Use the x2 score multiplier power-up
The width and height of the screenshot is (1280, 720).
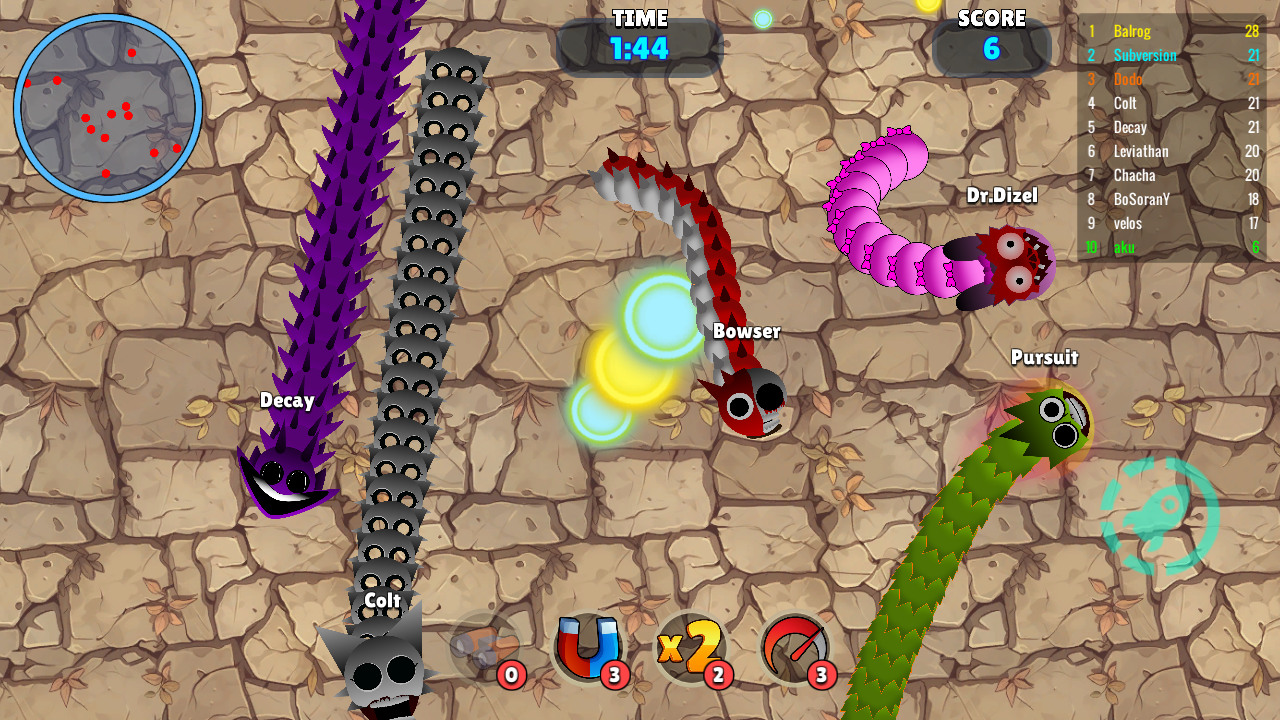(x=689, y=650)
